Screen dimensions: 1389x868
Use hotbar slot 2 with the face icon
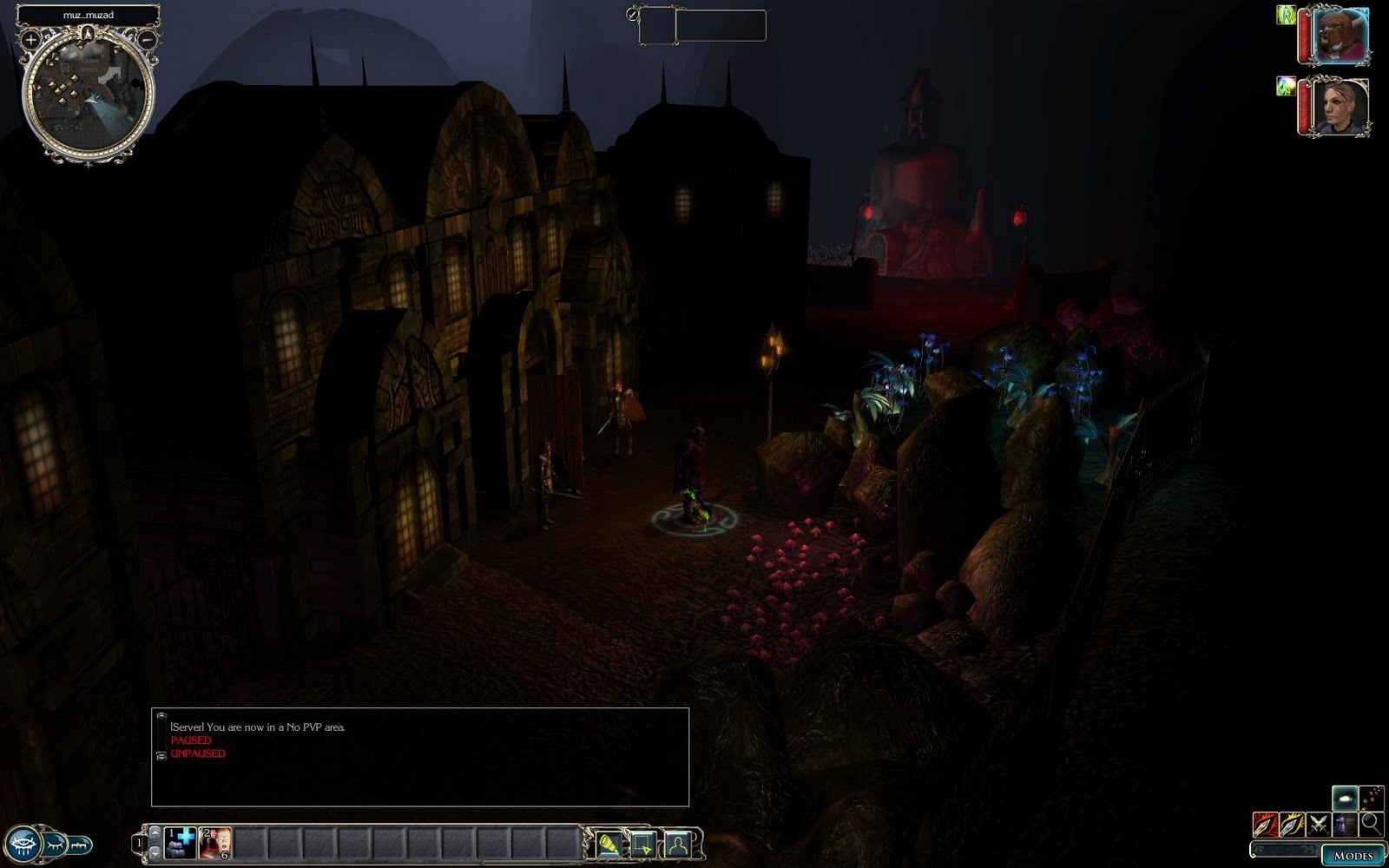pyautogui.click(x=215, y=843)
